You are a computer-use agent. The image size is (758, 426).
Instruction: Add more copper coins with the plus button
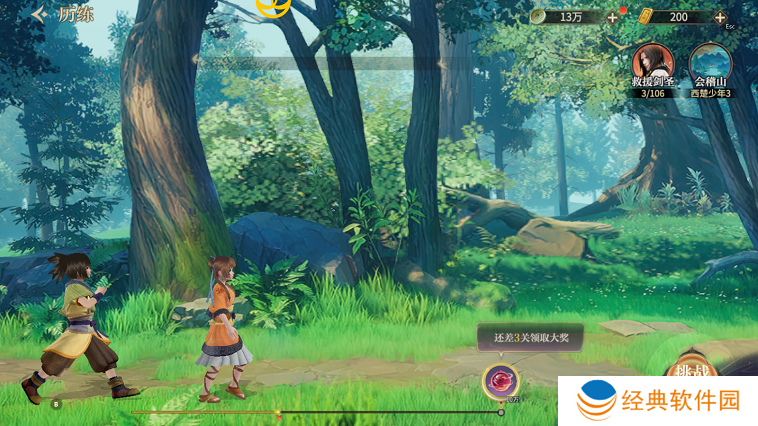(612, 17)
